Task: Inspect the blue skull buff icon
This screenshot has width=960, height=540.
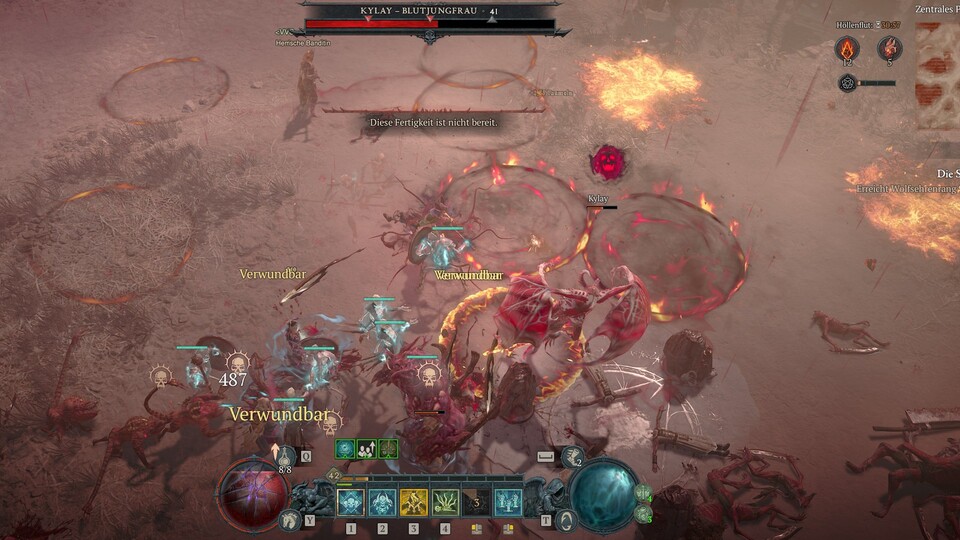Action: click(346, 448)
